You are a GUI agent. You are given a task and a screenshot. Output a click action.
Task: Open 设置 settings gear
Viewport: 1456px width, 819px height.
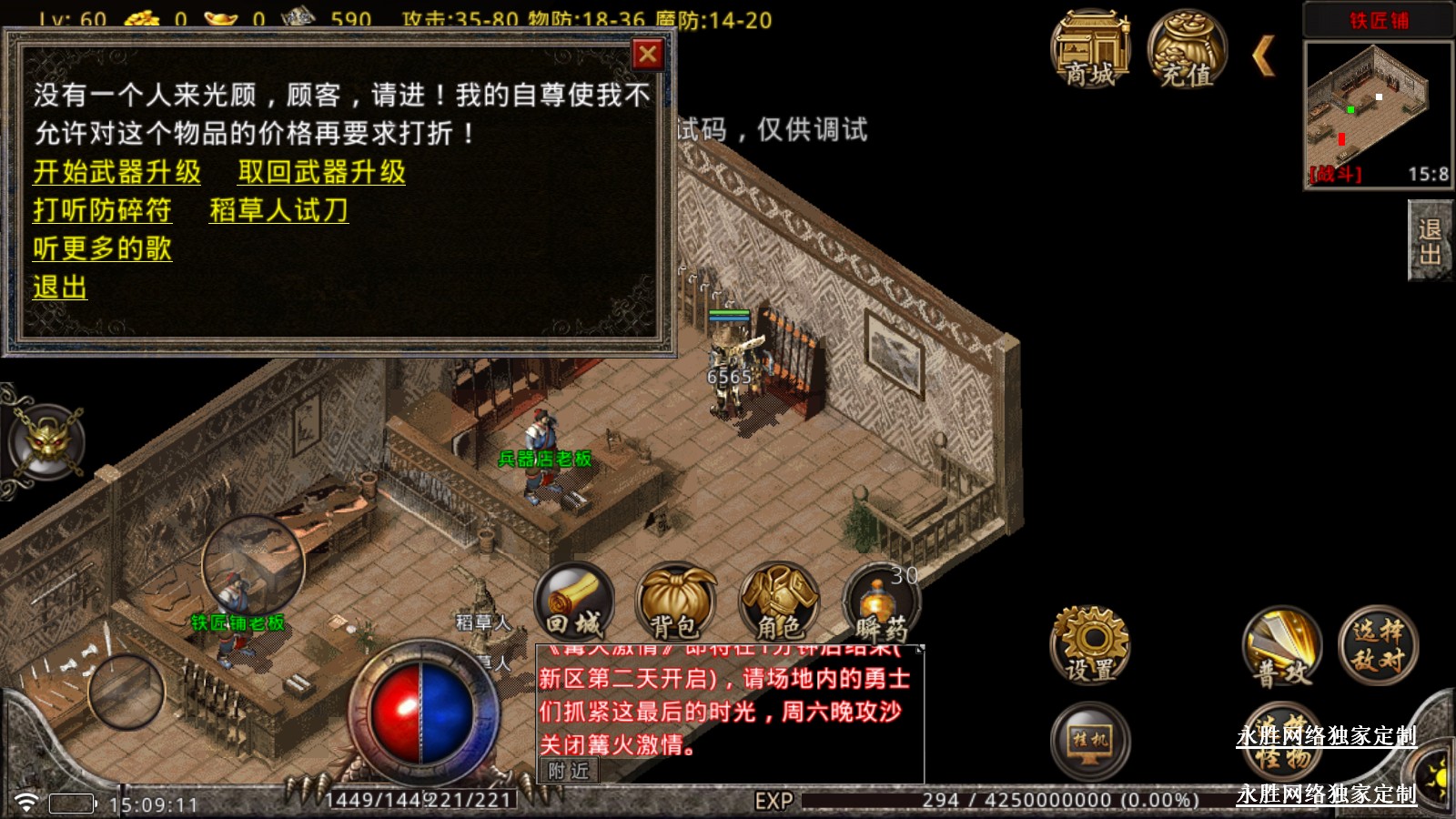tap(1090, 644)
